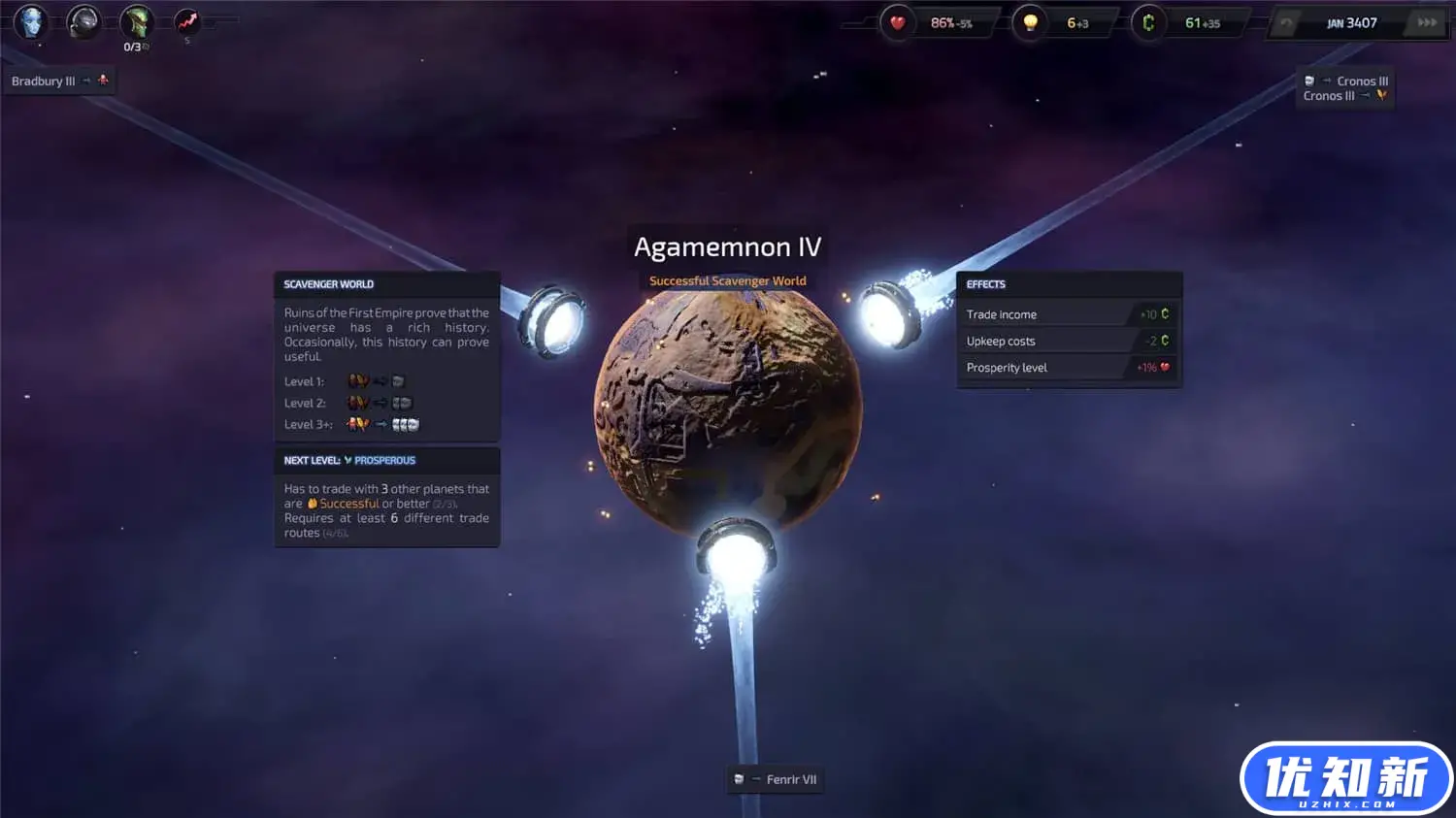This screenshot has width=1456, height=818.
Task: Open the red rising-arrow trend icon
Action: pos(187,20)
